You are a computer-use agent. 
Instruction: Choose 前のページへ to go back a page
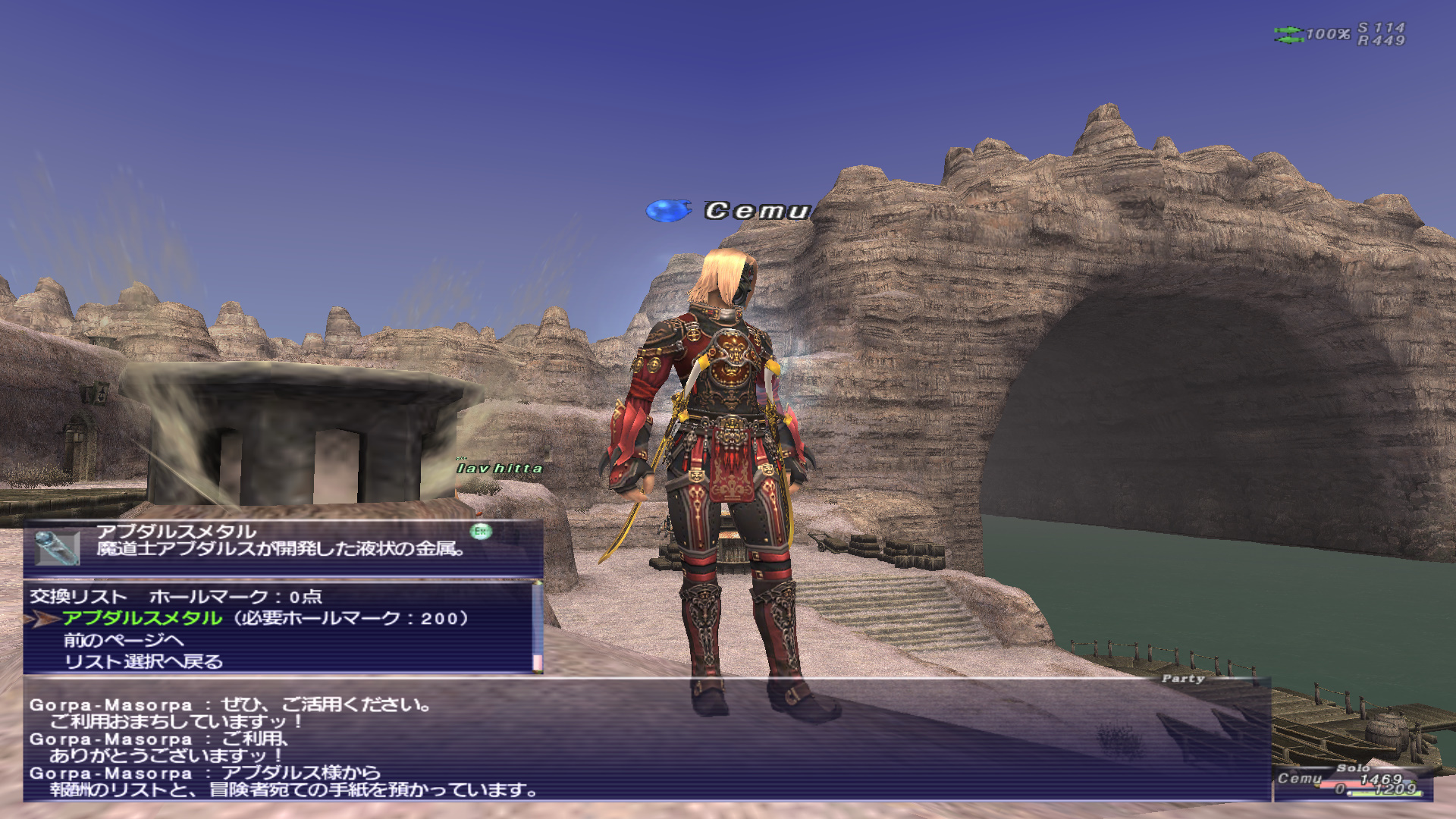coord(123,641)
